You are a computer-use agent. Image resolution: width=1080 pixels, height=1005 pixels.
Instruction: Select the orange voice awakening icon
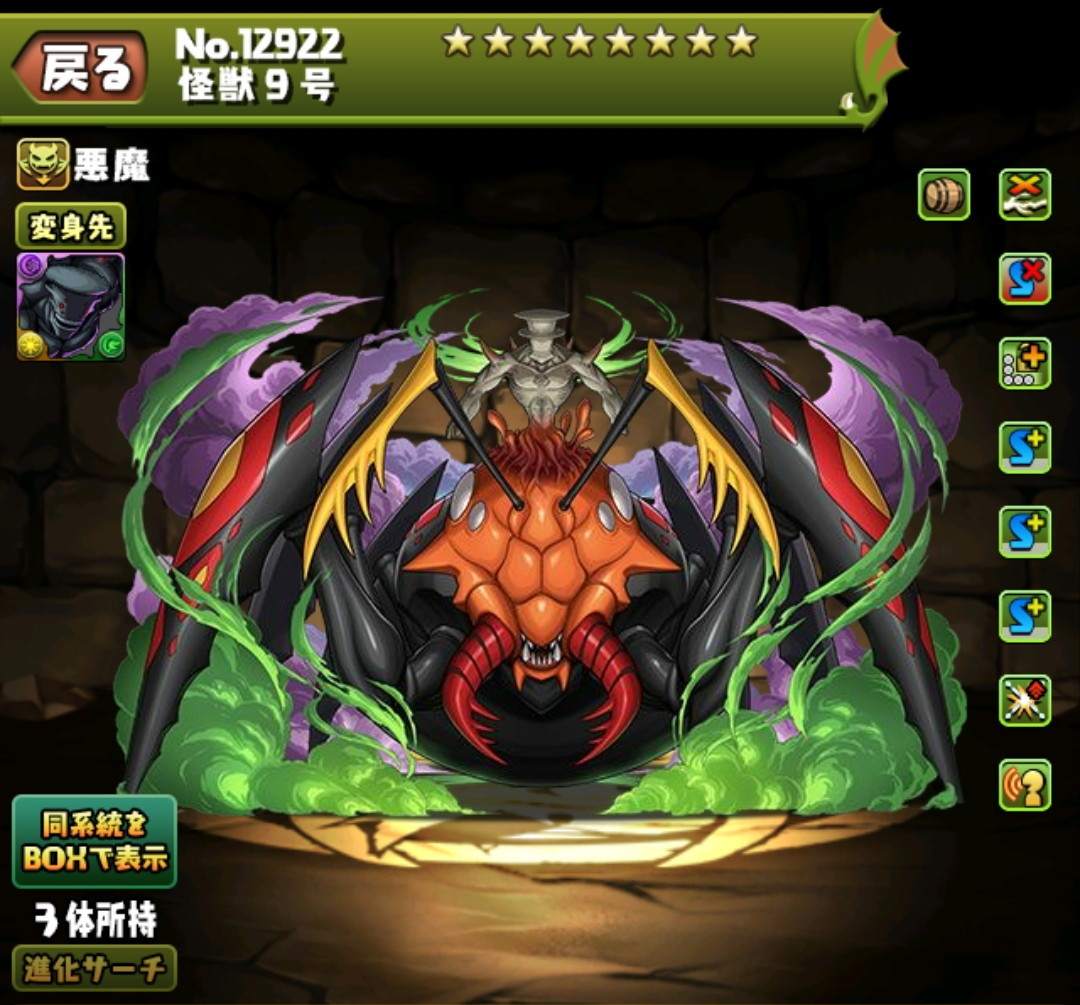click(1025, 785)
